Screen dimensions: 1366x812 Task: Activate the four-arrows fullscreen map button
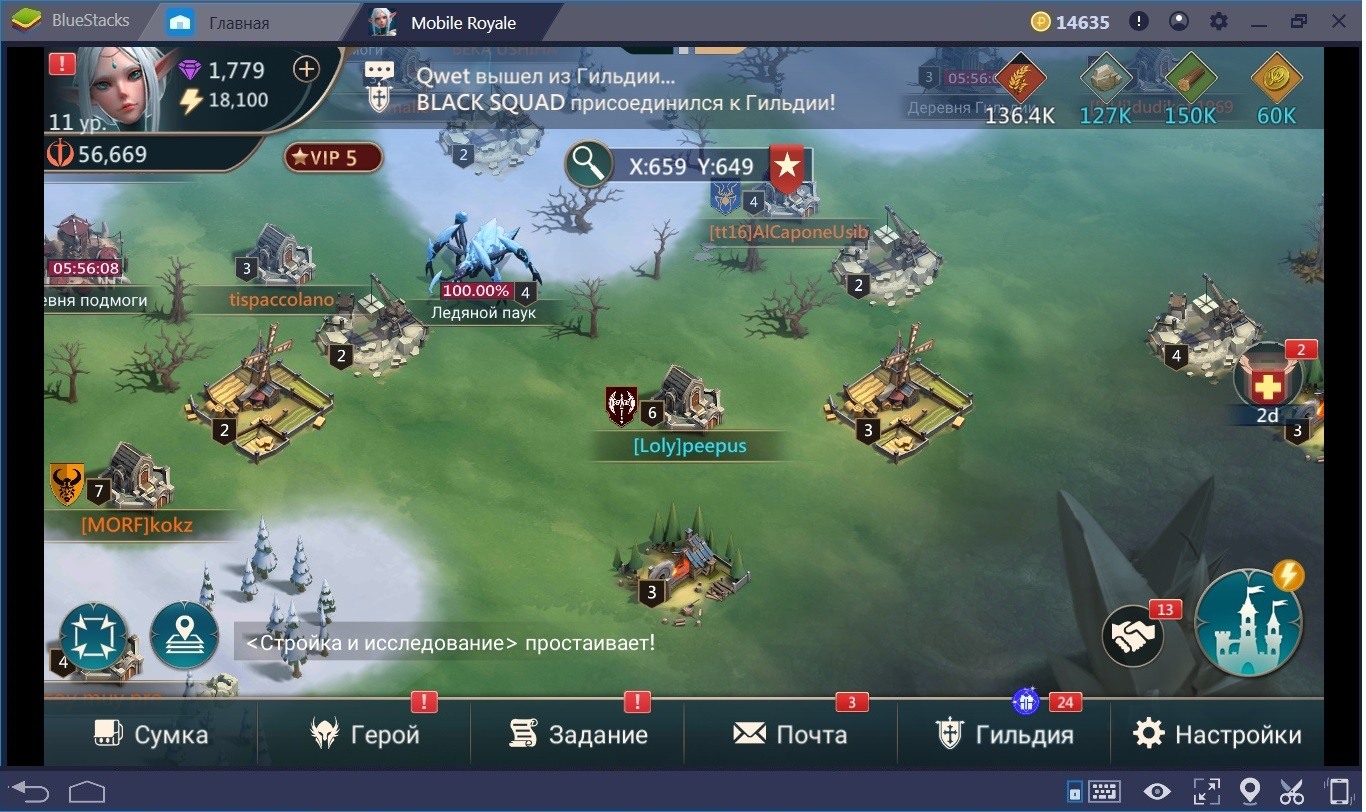click(x=94, y=635)
